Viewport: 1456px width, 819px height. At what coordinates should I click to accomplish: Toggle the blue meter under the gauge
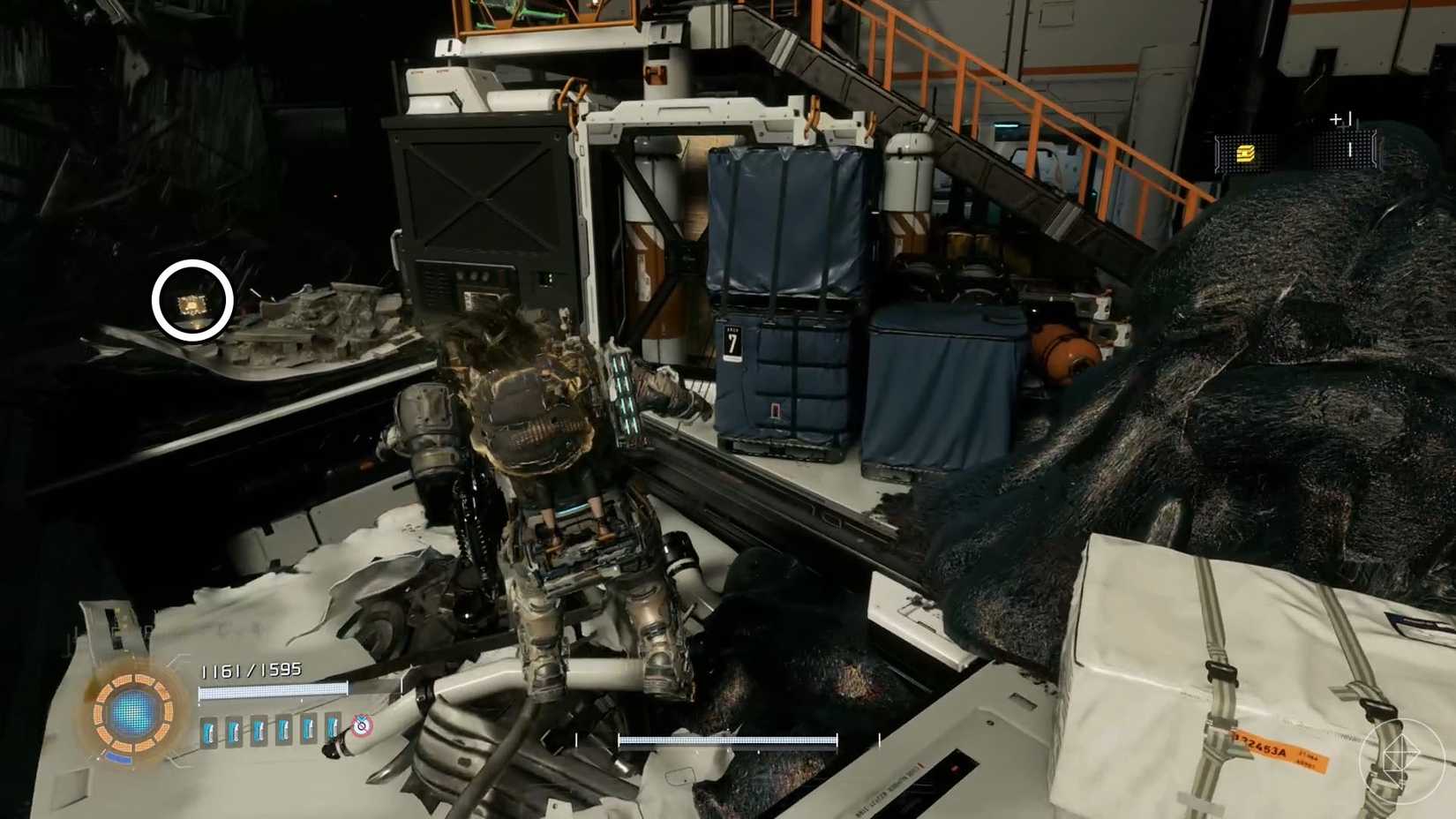point(118,757)
